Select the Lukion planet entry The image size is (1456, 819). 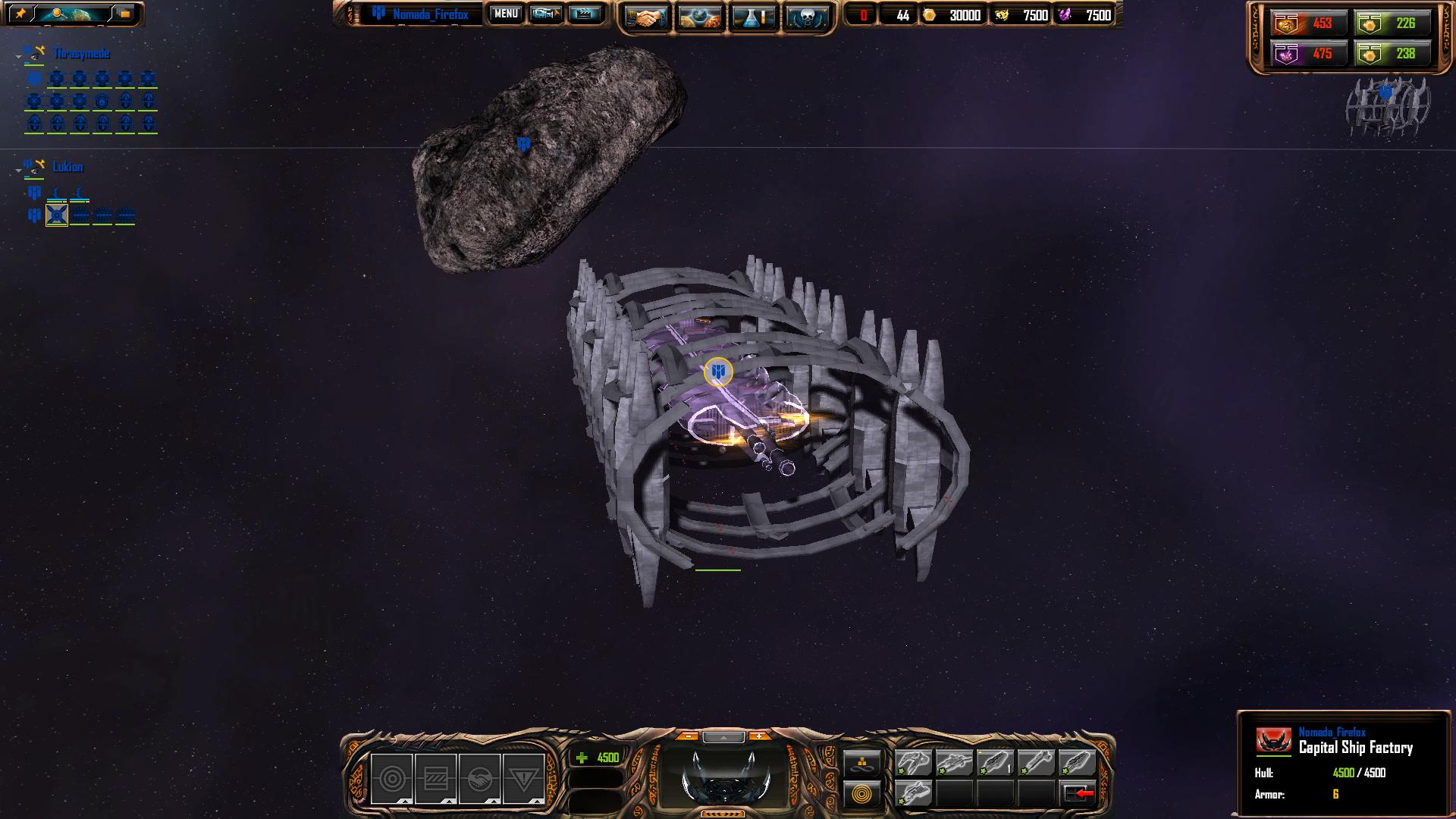pos(67,167)
